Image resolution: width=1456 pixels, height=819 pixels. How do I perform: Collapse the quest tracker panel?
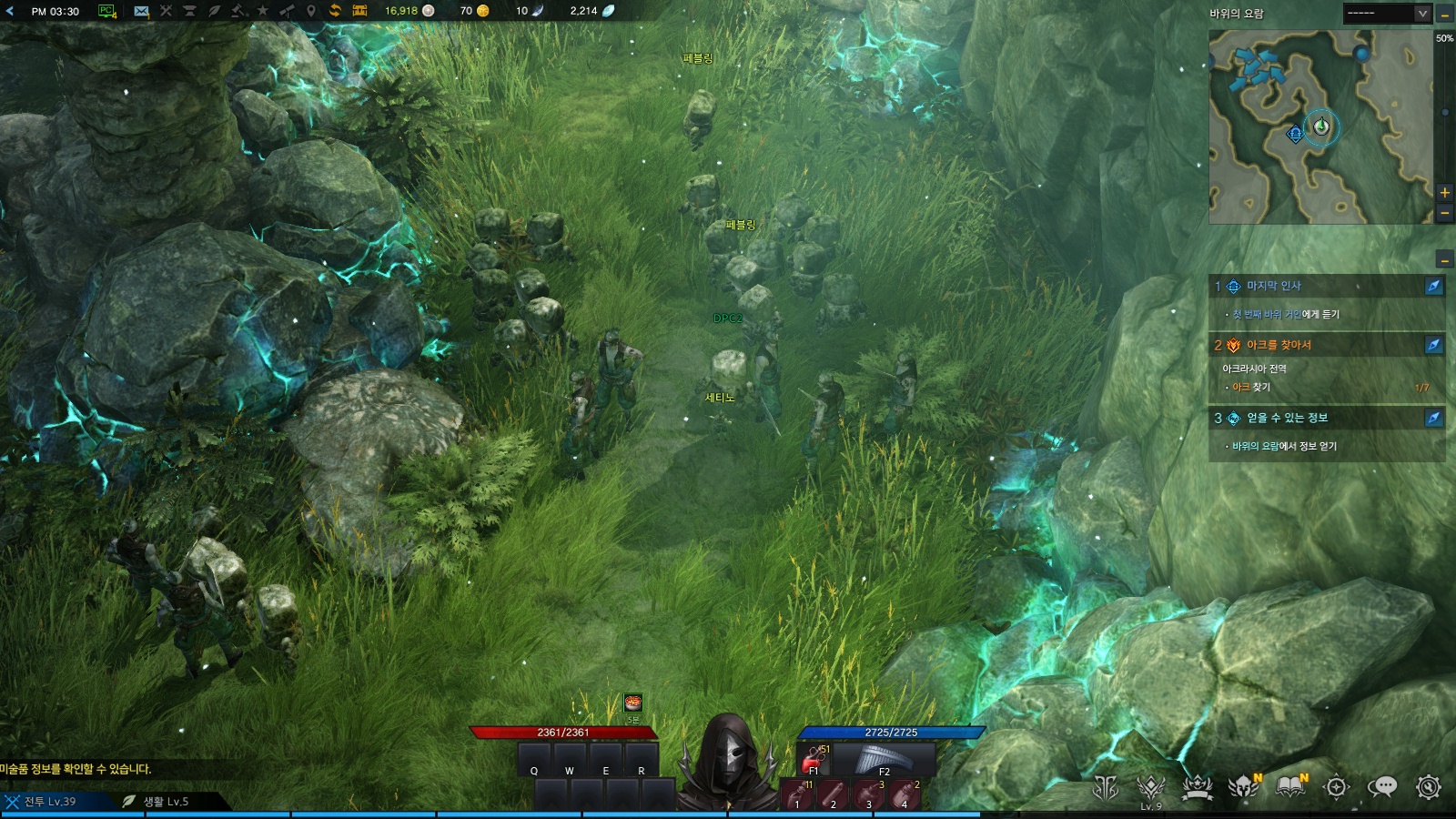[x=1444, y=260]
